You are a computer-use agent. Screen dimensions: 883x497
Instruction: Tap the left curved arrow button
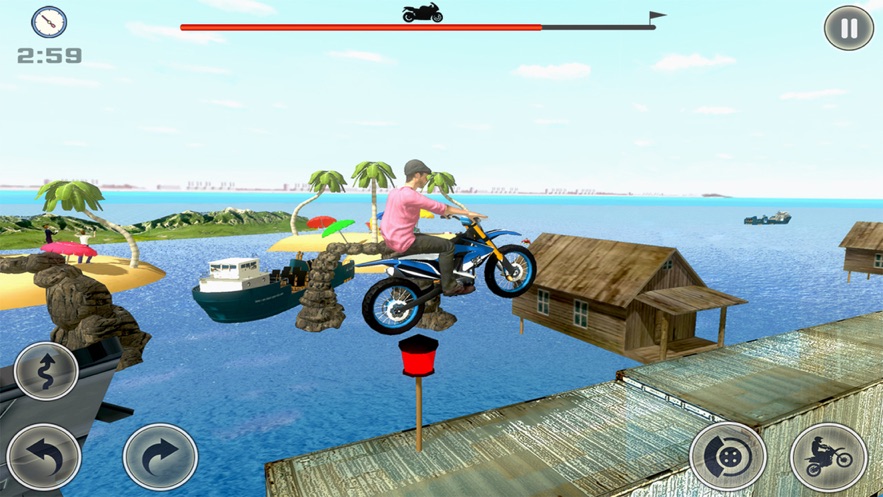(x=44, y=456)
